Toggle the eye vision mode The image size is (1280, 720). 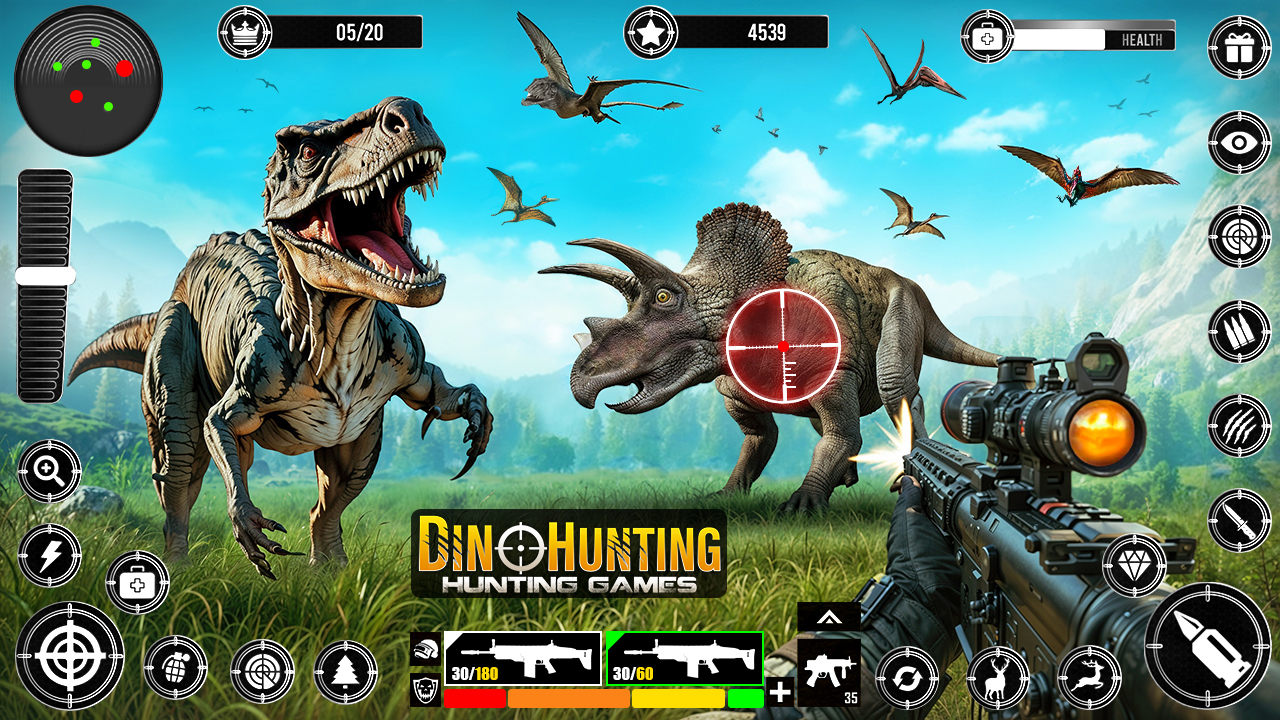click(1240, 141)
